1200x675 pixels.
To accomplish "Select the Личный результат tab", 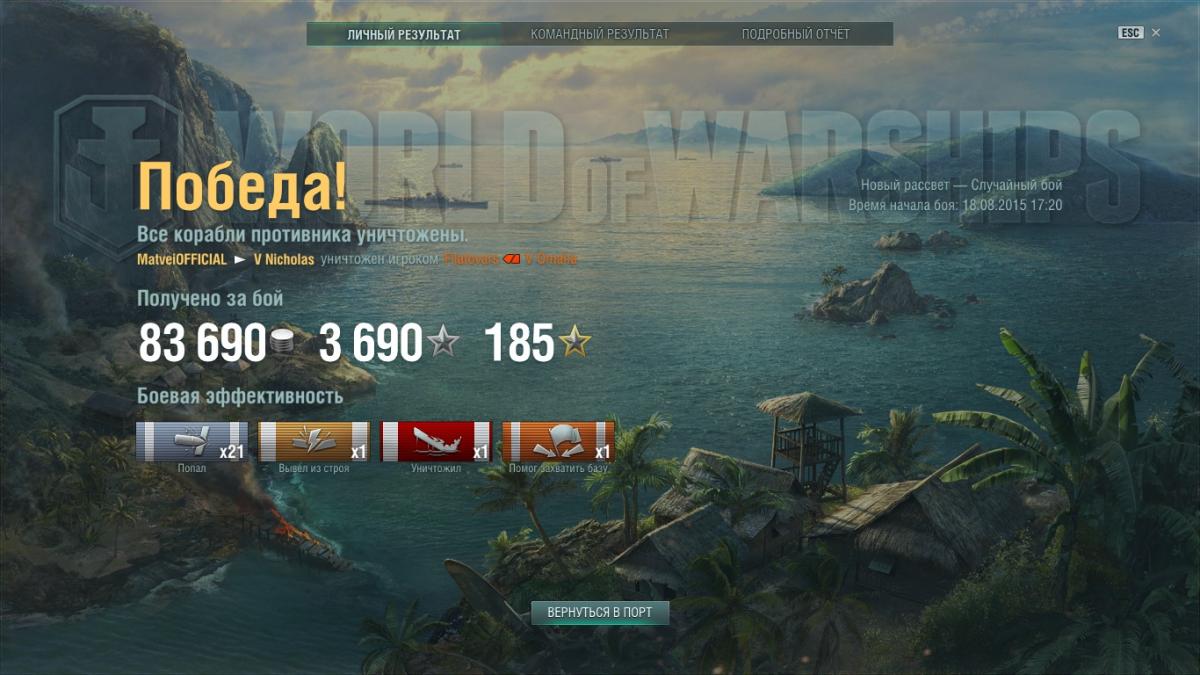I will 404,34.
